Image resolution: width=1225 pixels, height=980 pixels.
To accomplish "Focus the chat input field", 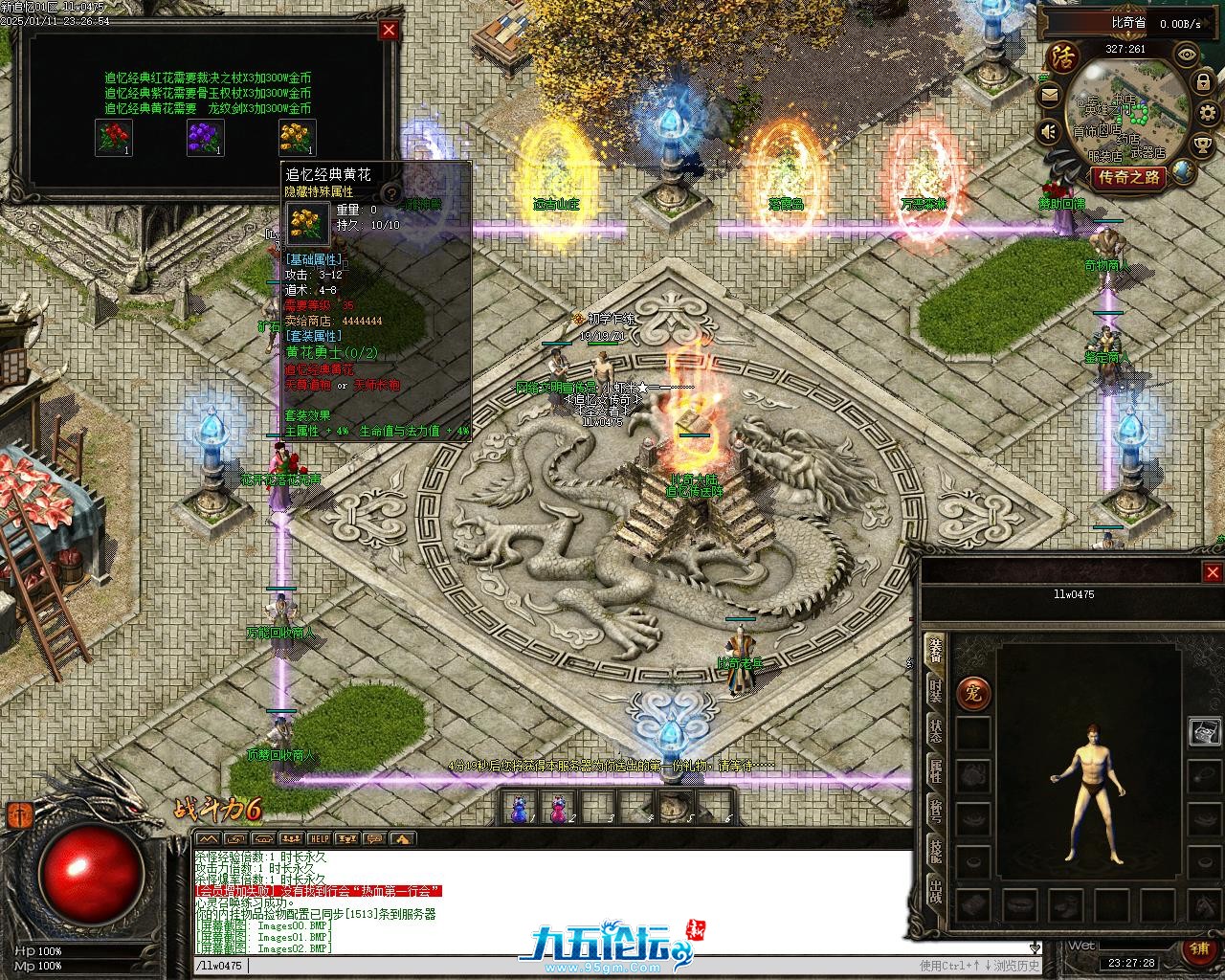I will coord(574,966).
